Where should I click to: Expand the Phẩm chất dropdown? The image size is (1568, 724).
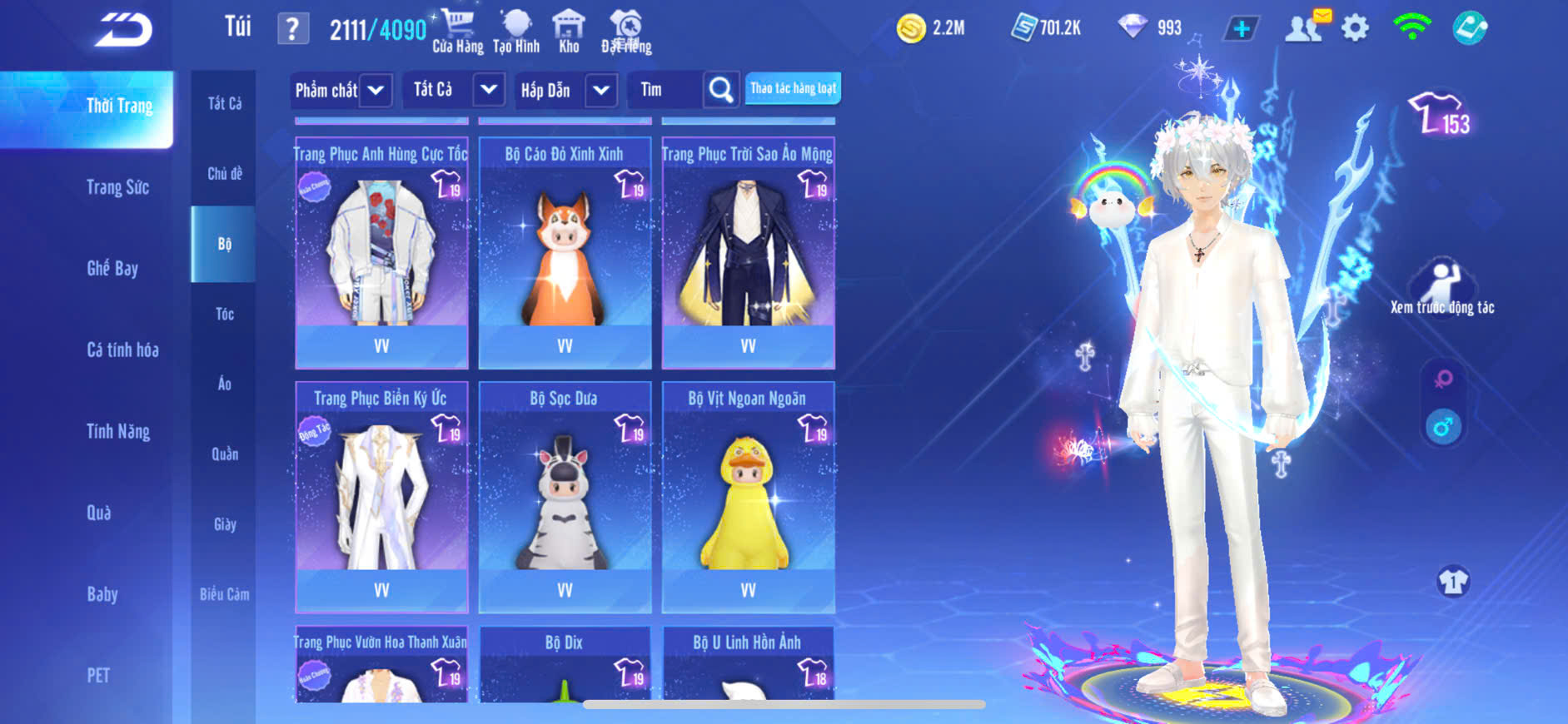point(341,90)
